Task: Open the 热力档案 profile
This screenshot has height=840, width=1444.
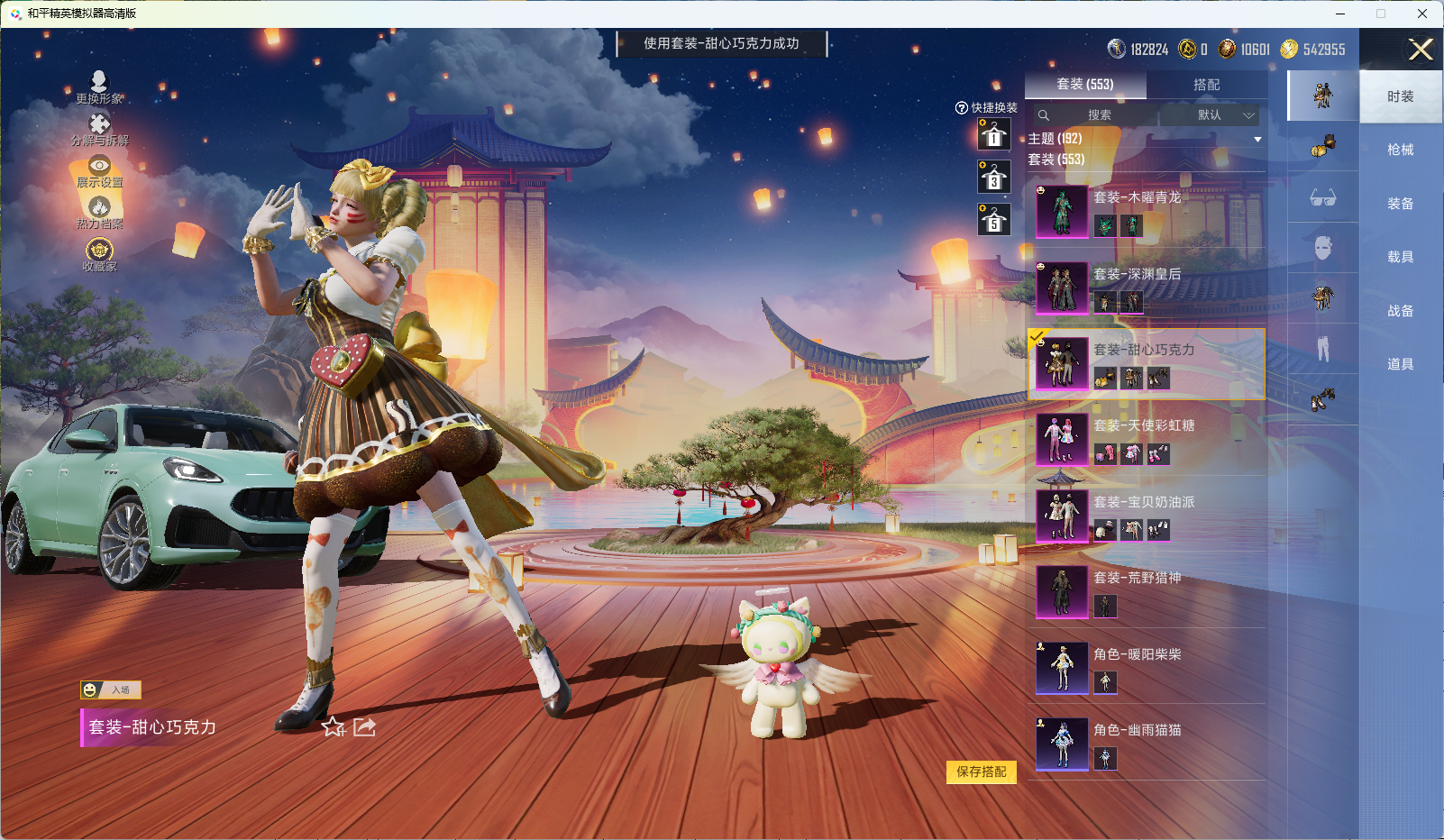Action: click(99, 213)
